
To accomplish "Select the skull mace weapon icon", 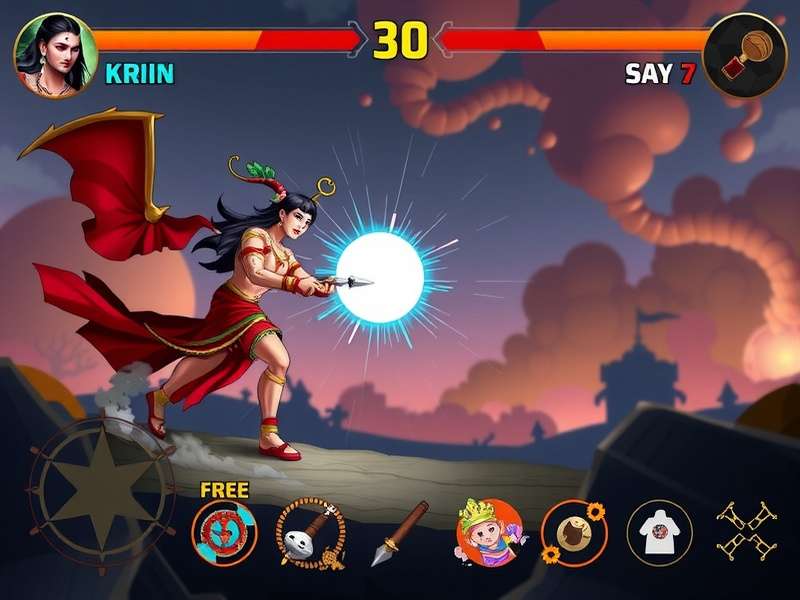I will 307,533.
